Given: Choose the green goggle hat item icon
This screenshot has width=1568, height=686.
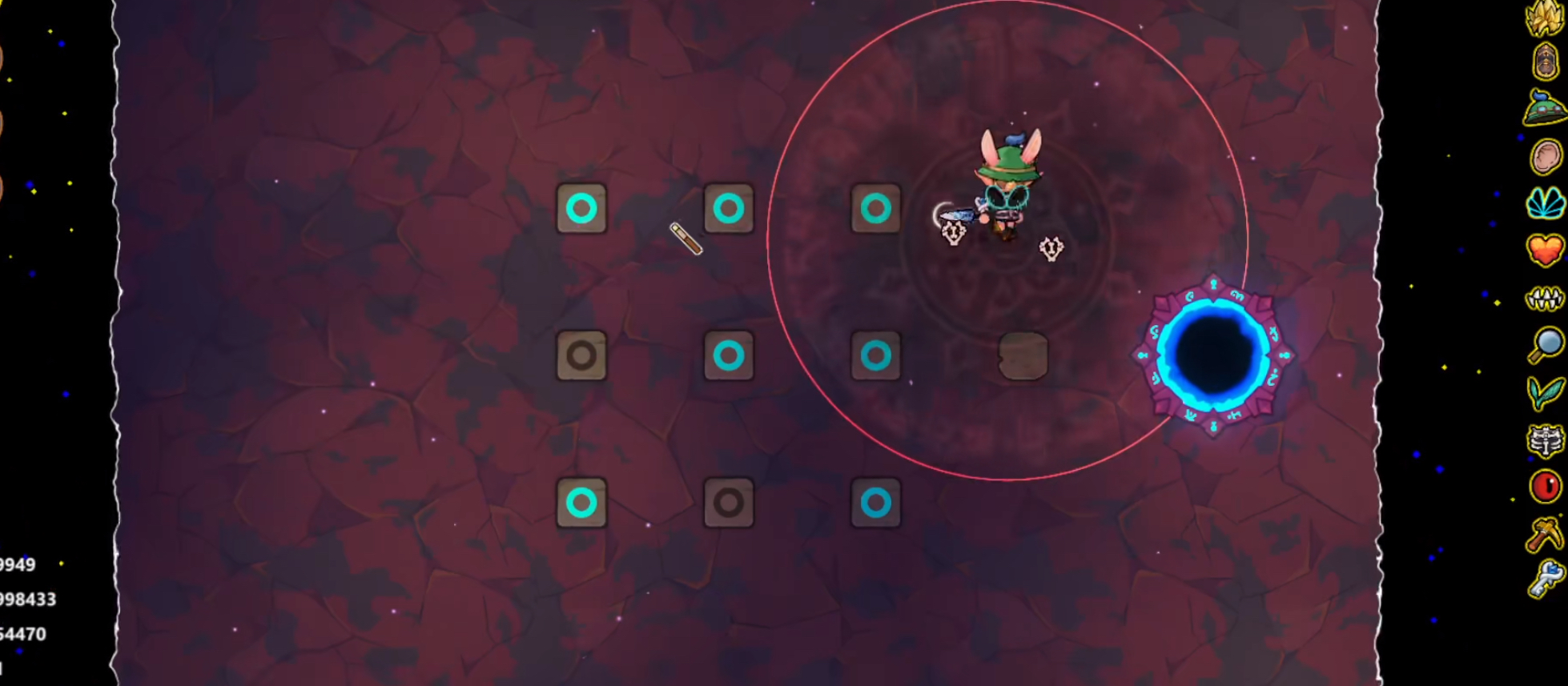Looking at the screenshot, I should click(x=1546, y=109).
